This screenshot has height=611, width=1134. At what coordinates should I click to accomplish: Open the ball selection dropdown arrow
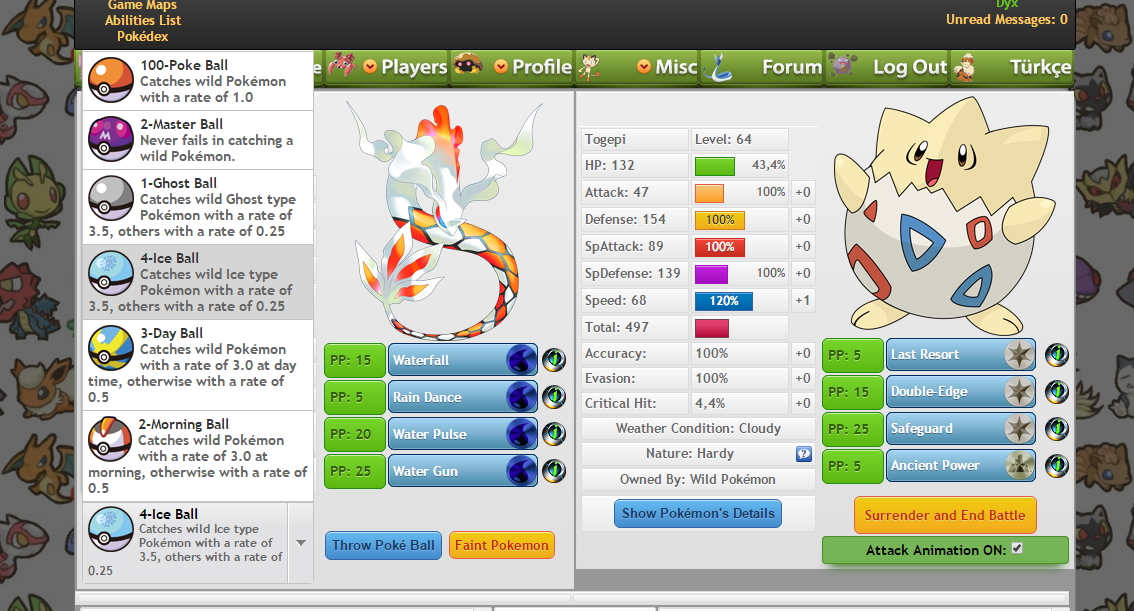click(x=300, y=543)
